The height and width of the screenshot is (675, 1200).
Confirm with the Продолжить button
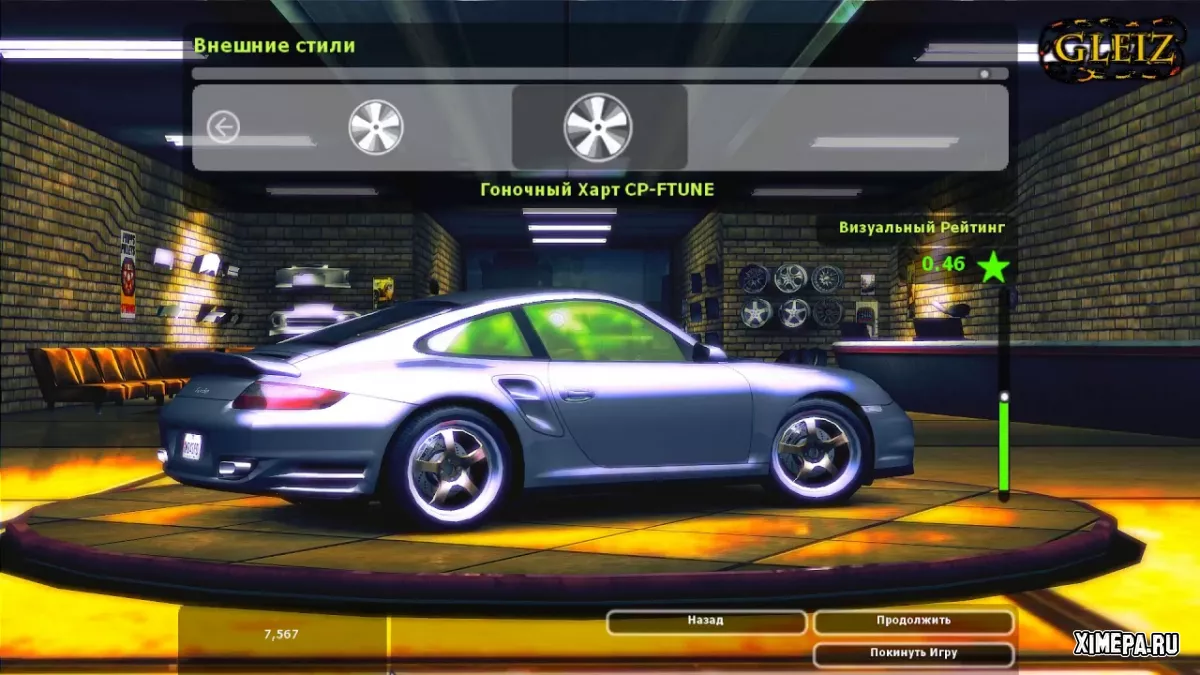click(913, 621)
